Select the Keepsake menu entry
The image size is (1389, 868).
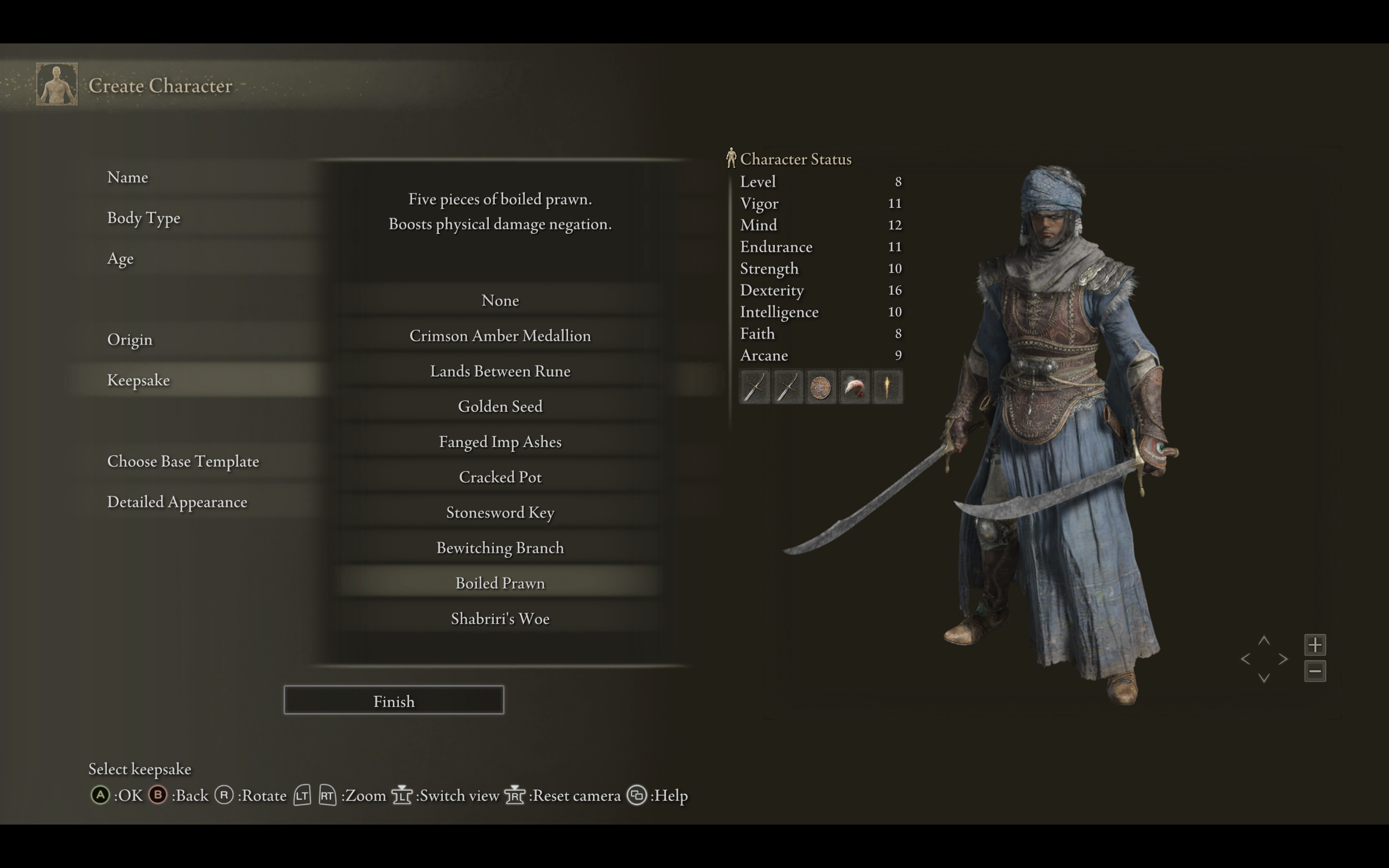[x=138, y=380]
